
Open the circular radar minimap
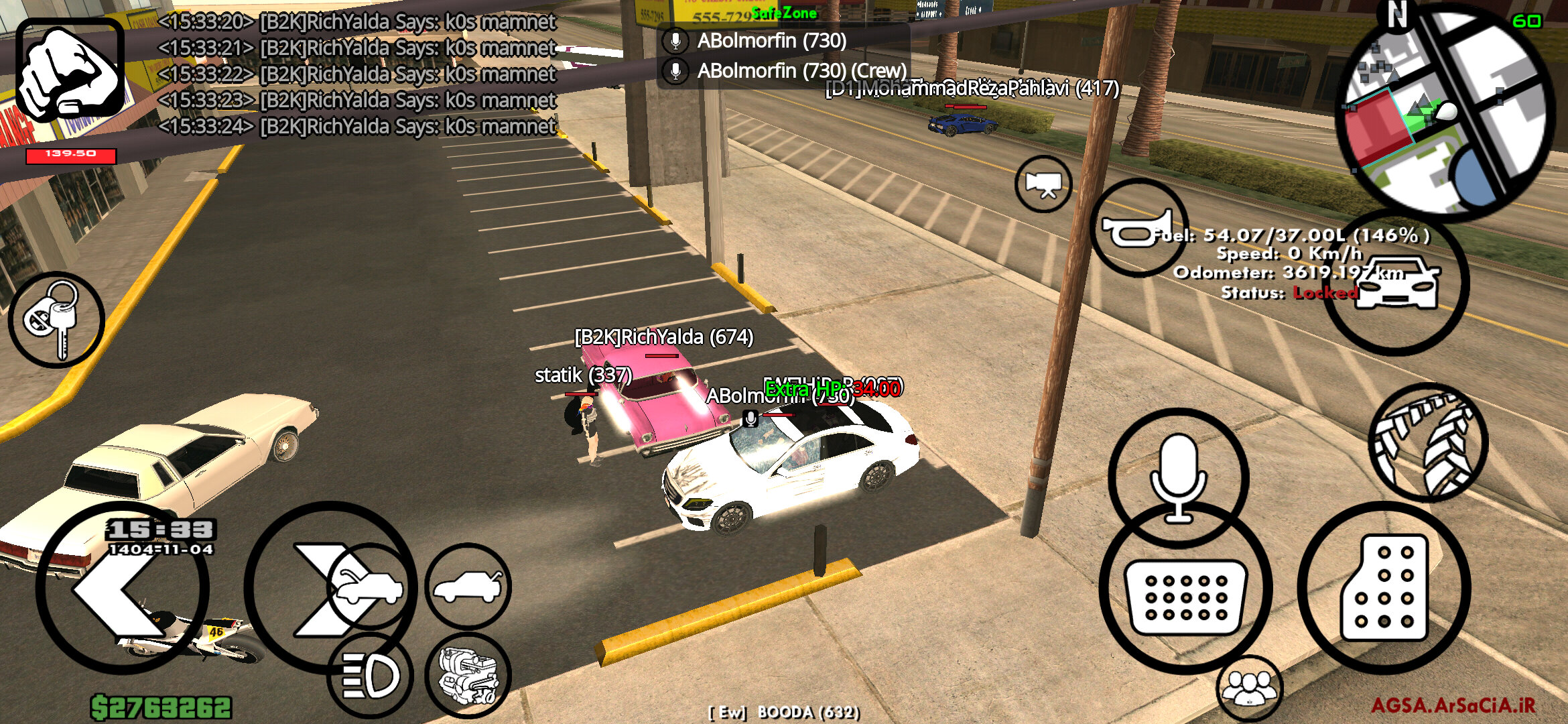click(x=1447, y=111)
